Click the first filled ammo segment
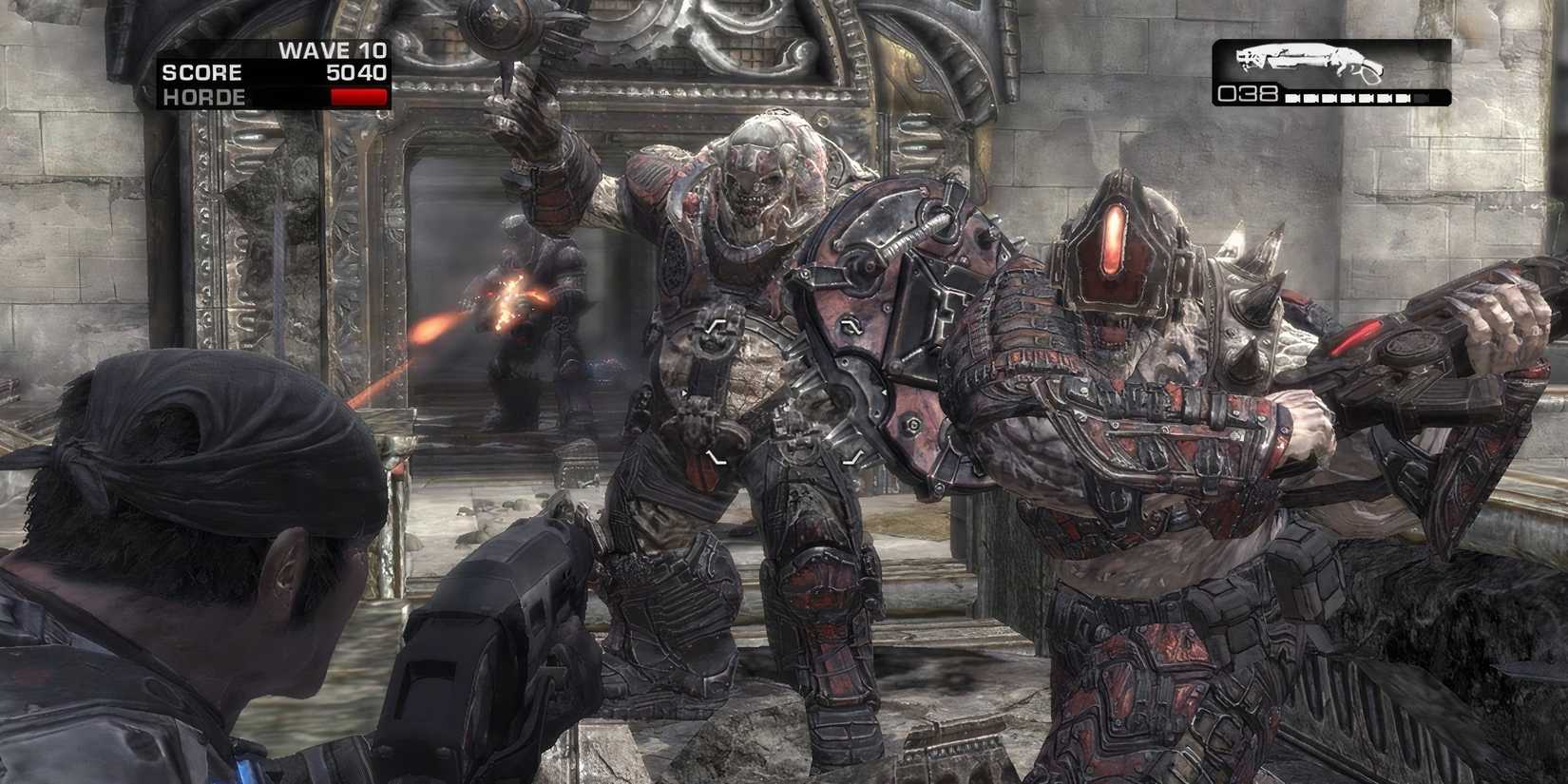This screenshot has width=1568, height=784. tap(1292, 97)
